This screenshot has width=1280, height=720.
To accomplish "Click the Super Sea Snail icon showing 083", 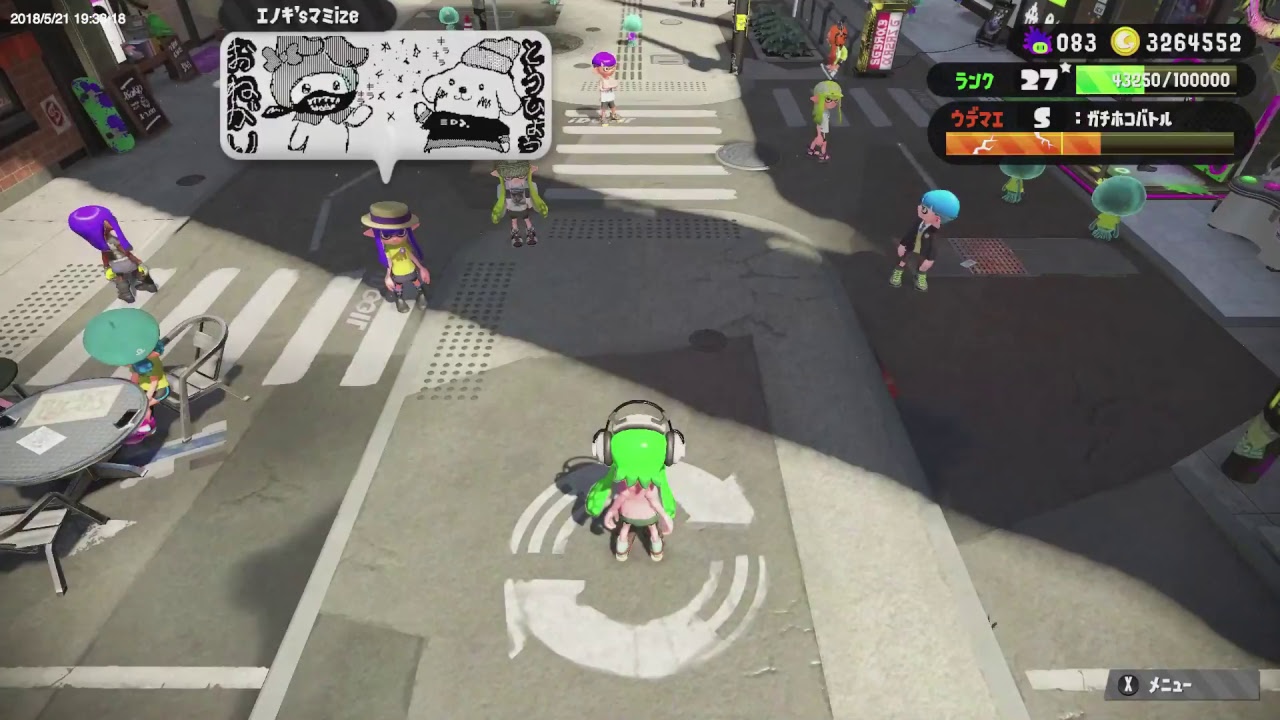I will point(1040,42).
